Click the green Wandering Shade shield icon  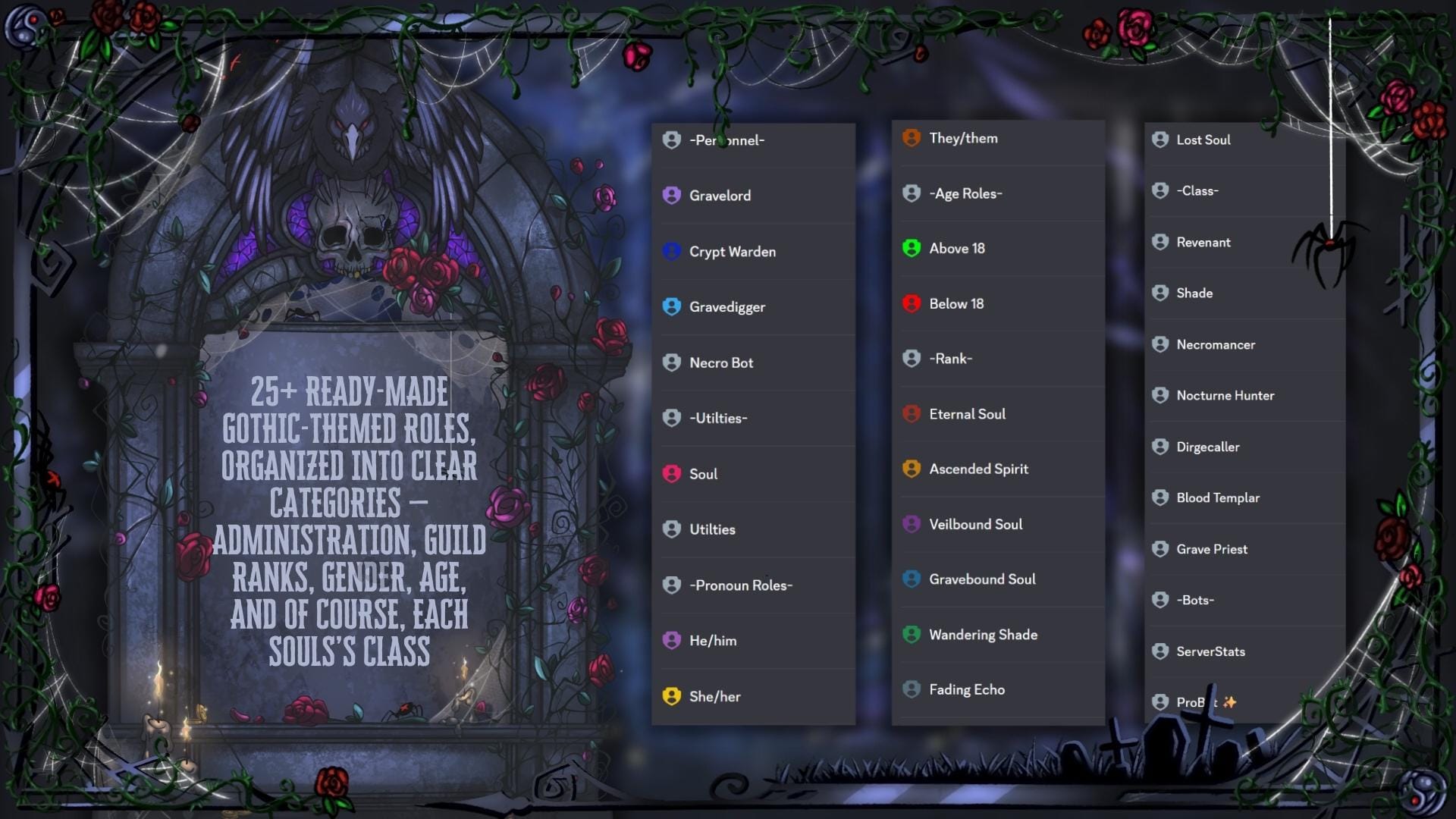pyautogui.click(x=911, y=634)
